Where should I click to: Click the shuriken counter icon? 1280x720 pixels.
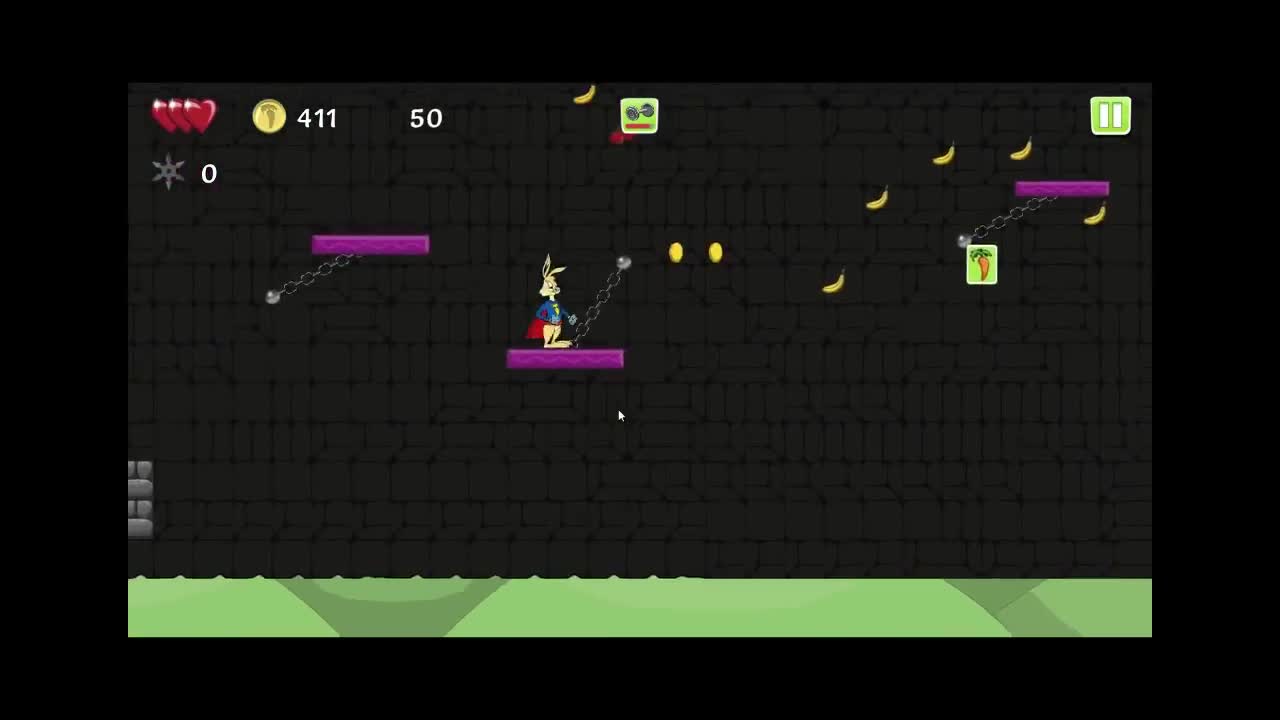click(x=167, y=172)
